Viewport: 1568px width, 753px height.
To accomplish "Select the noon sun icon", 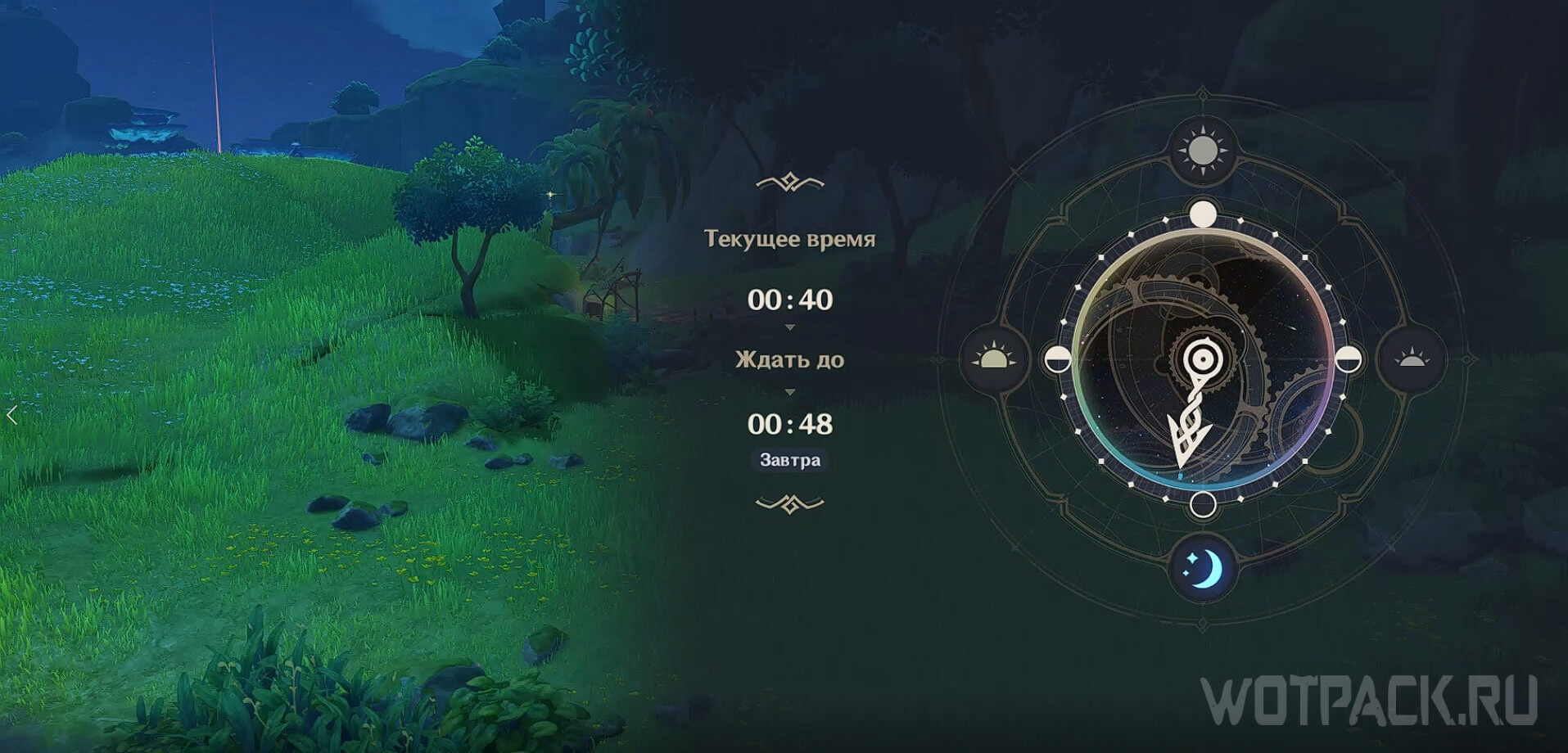I will pos(1201,151).
